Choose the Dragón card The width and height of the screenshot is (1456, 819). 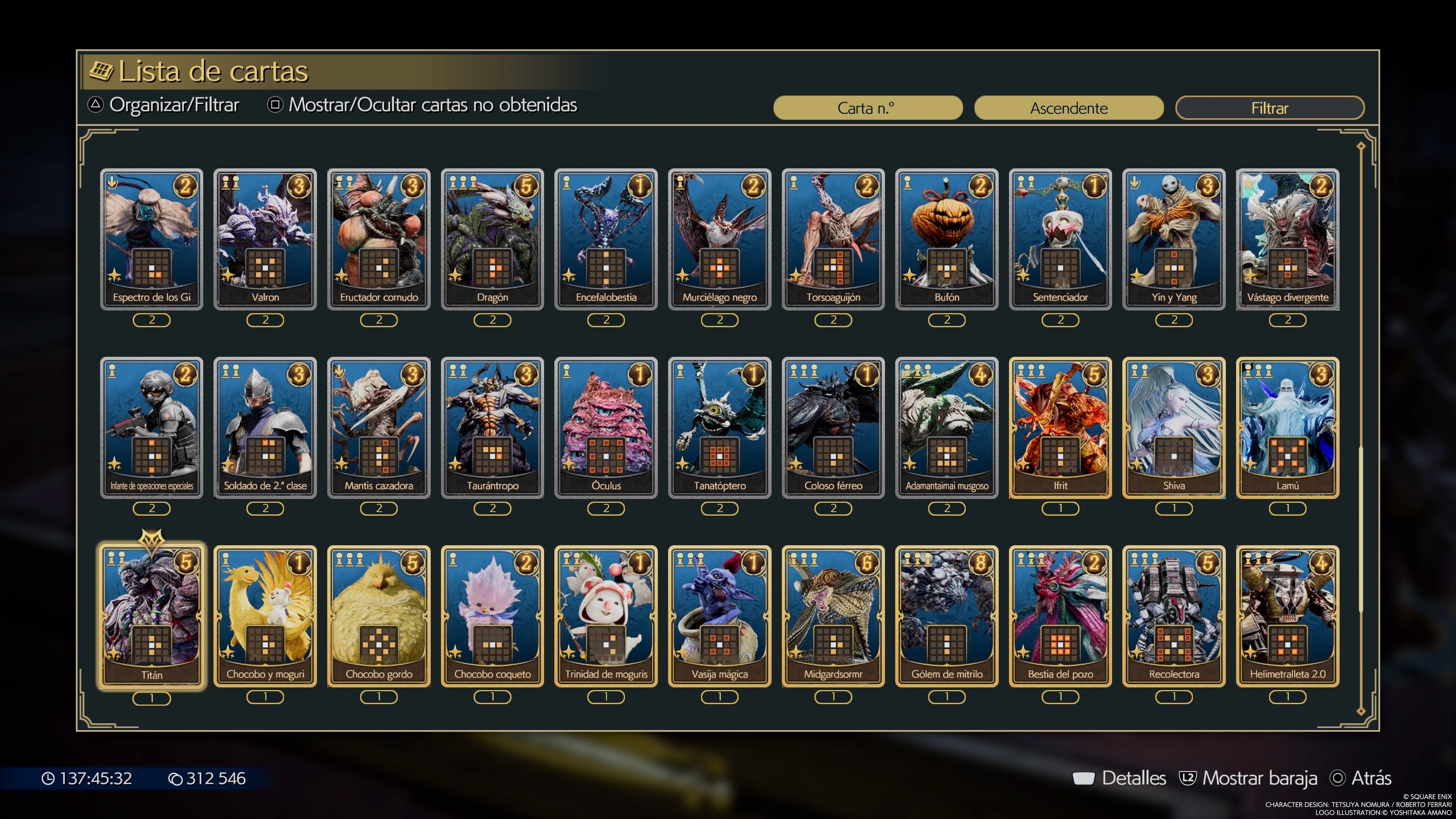pyautogui.click(x=492, y=239)
